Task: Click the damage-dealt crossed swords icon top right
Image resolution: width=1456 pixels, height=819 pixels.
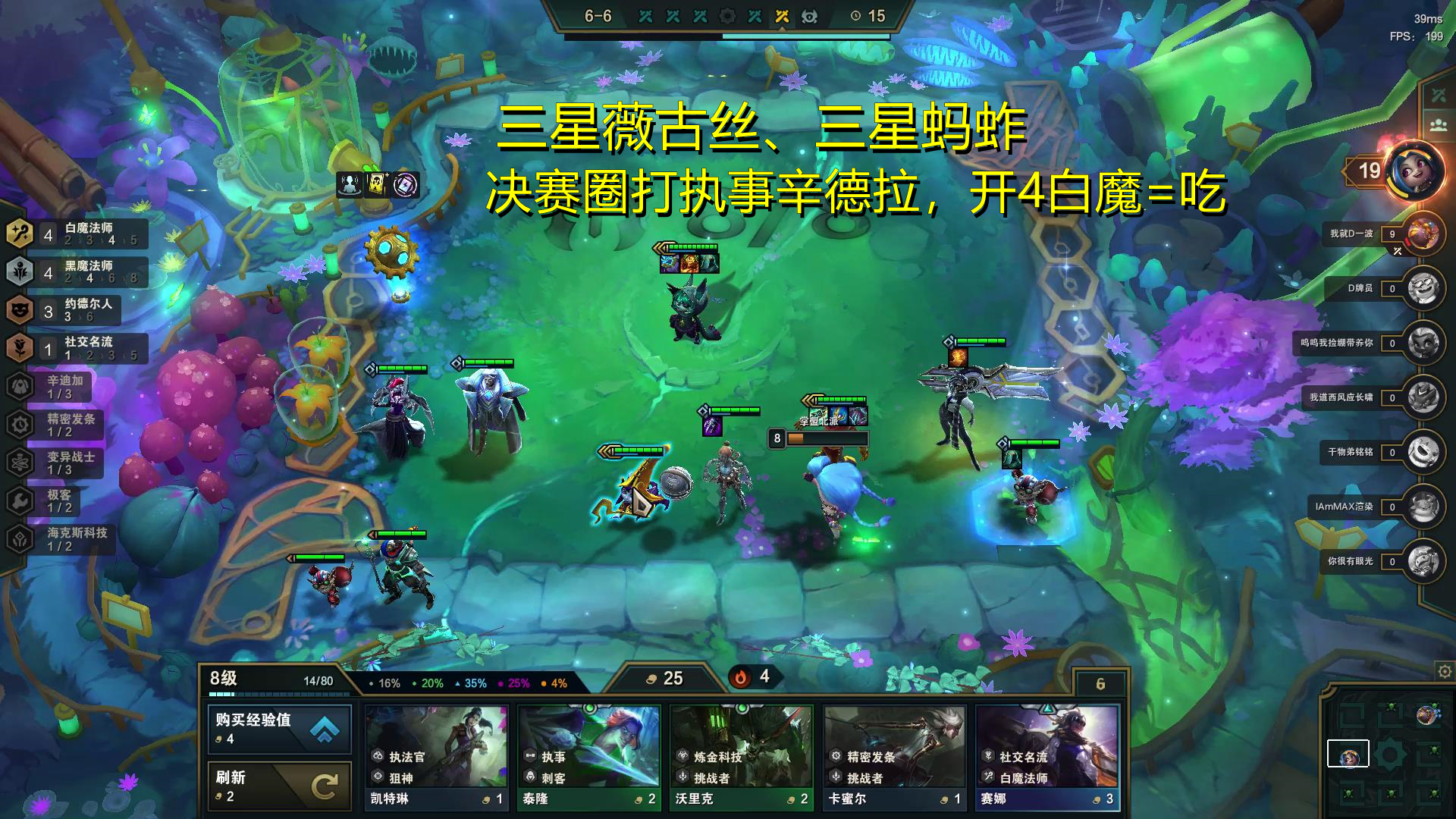Action: [x=1439, y=96]
